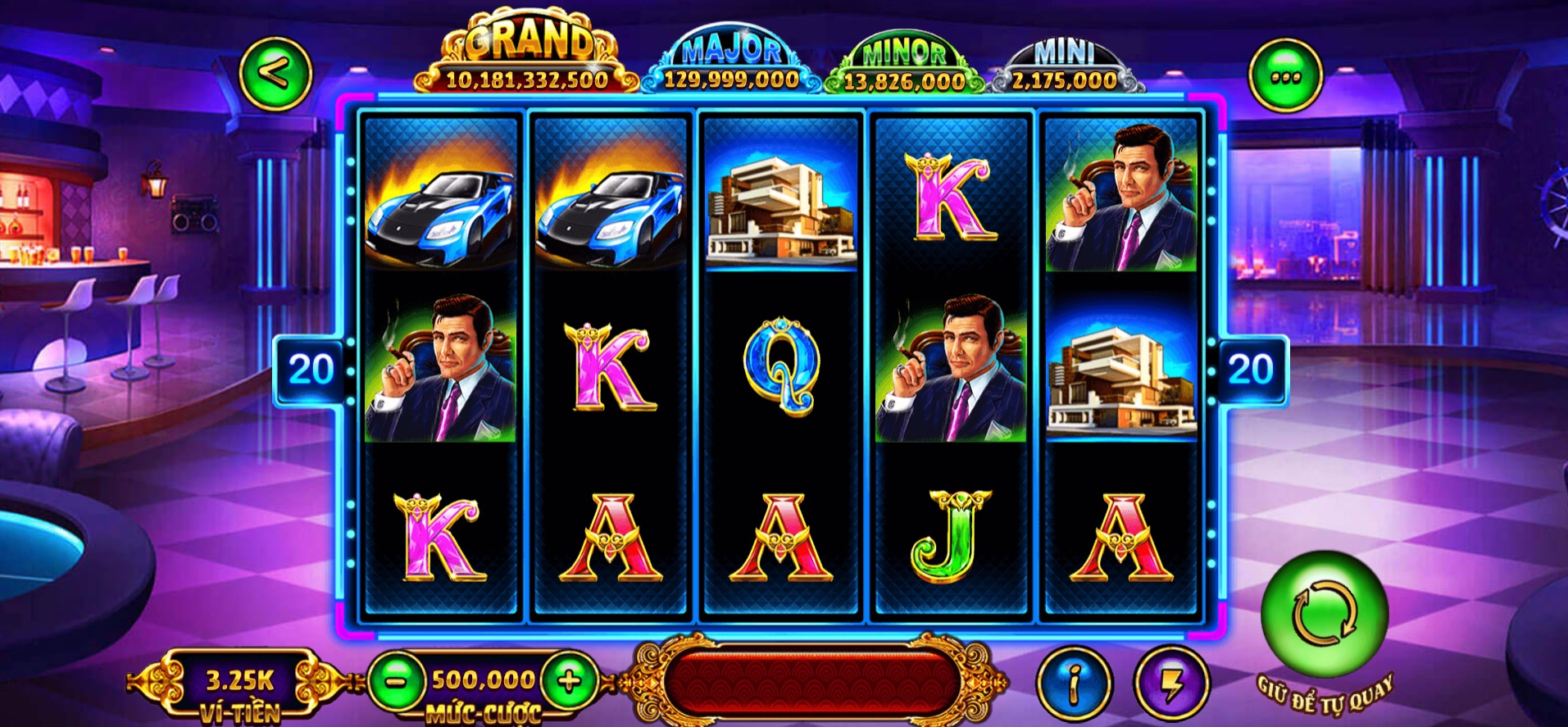Go back with the green arrow button

pyautogui.click(x=275, y=75)
